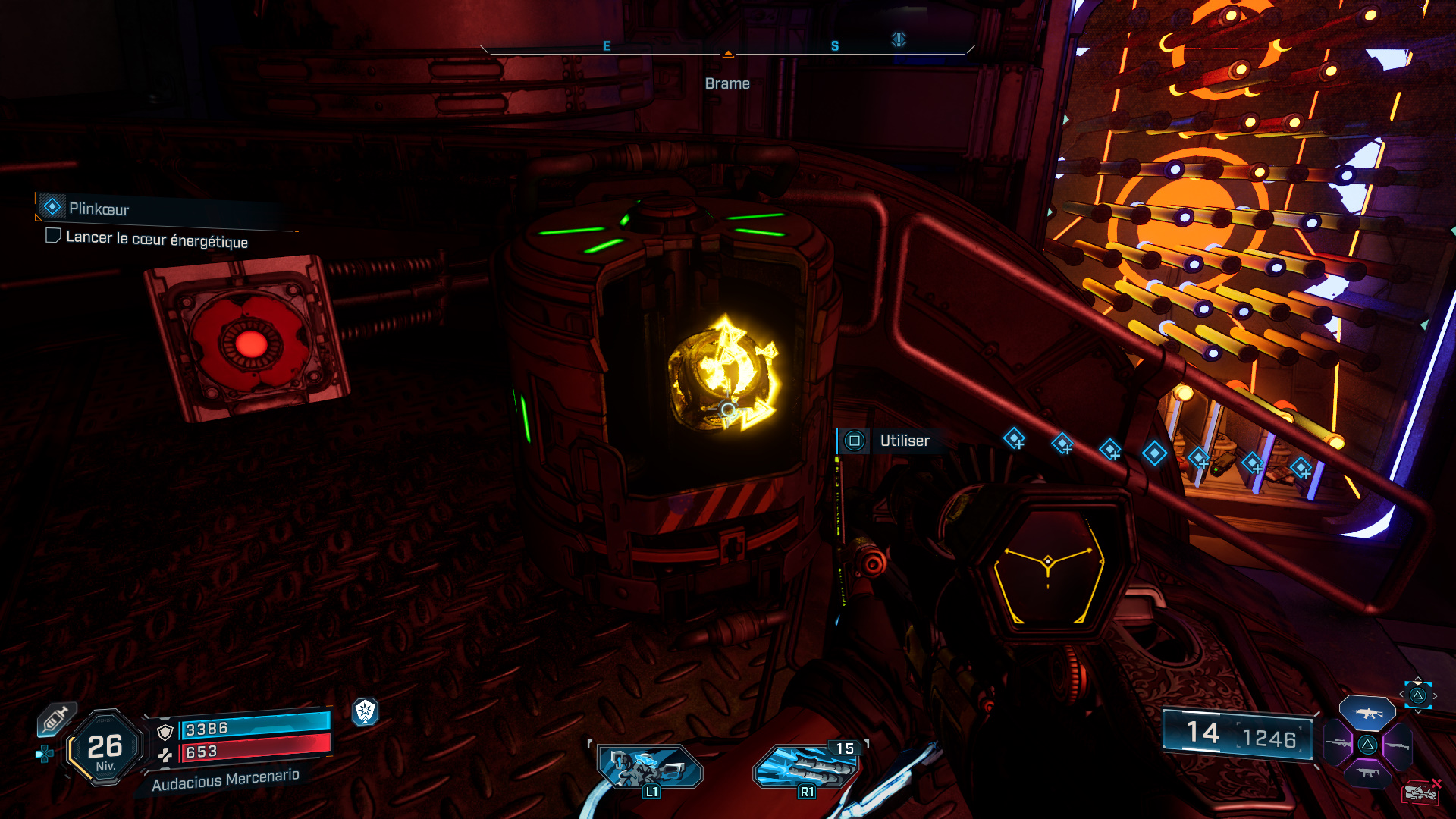This screenshot has height=819, width=1456.
Task: Switch to the SMG weapon slot
Action: pos(1368,773)
